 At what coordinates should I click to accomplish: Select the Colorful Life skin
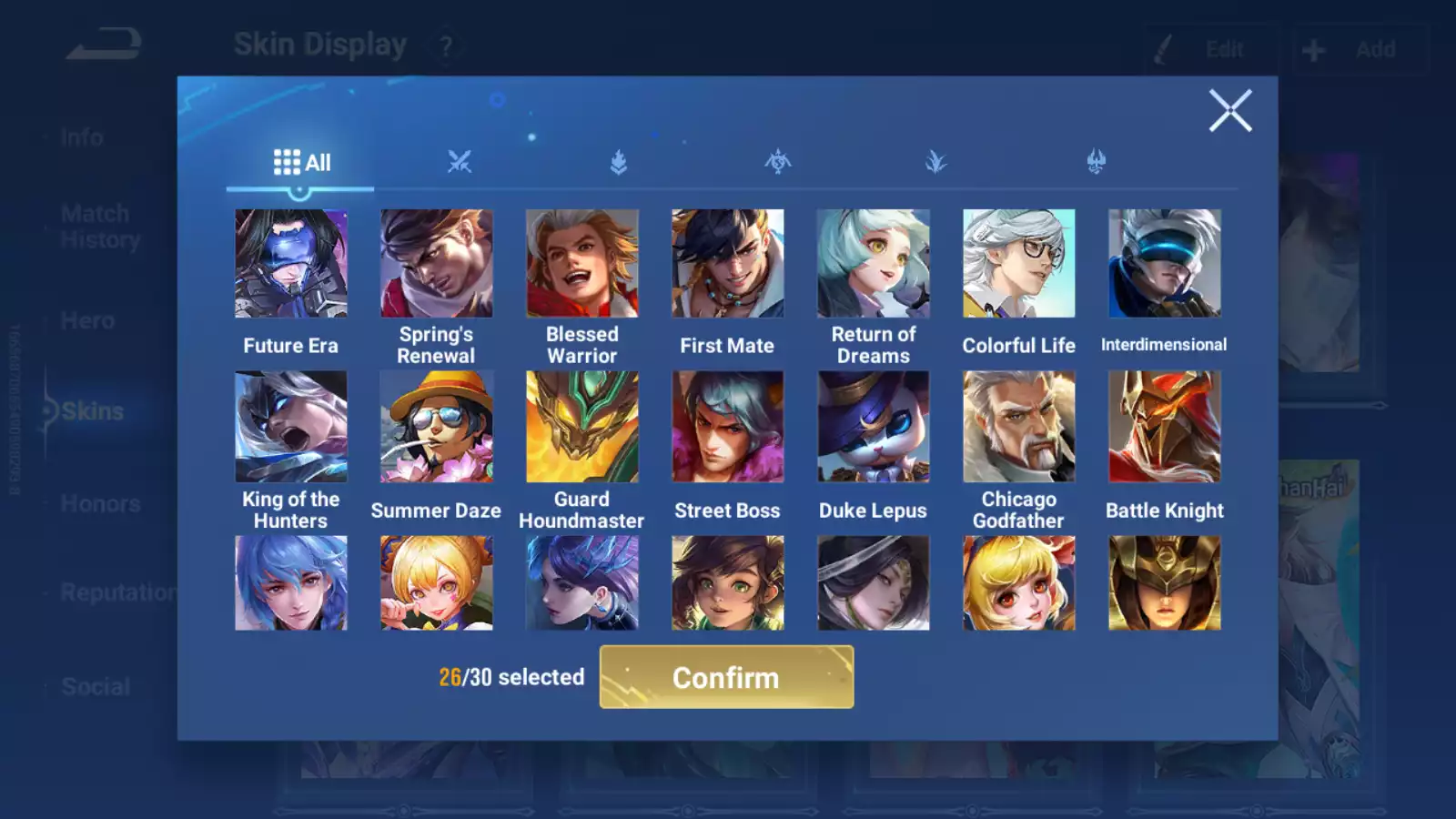(1019, 264)
